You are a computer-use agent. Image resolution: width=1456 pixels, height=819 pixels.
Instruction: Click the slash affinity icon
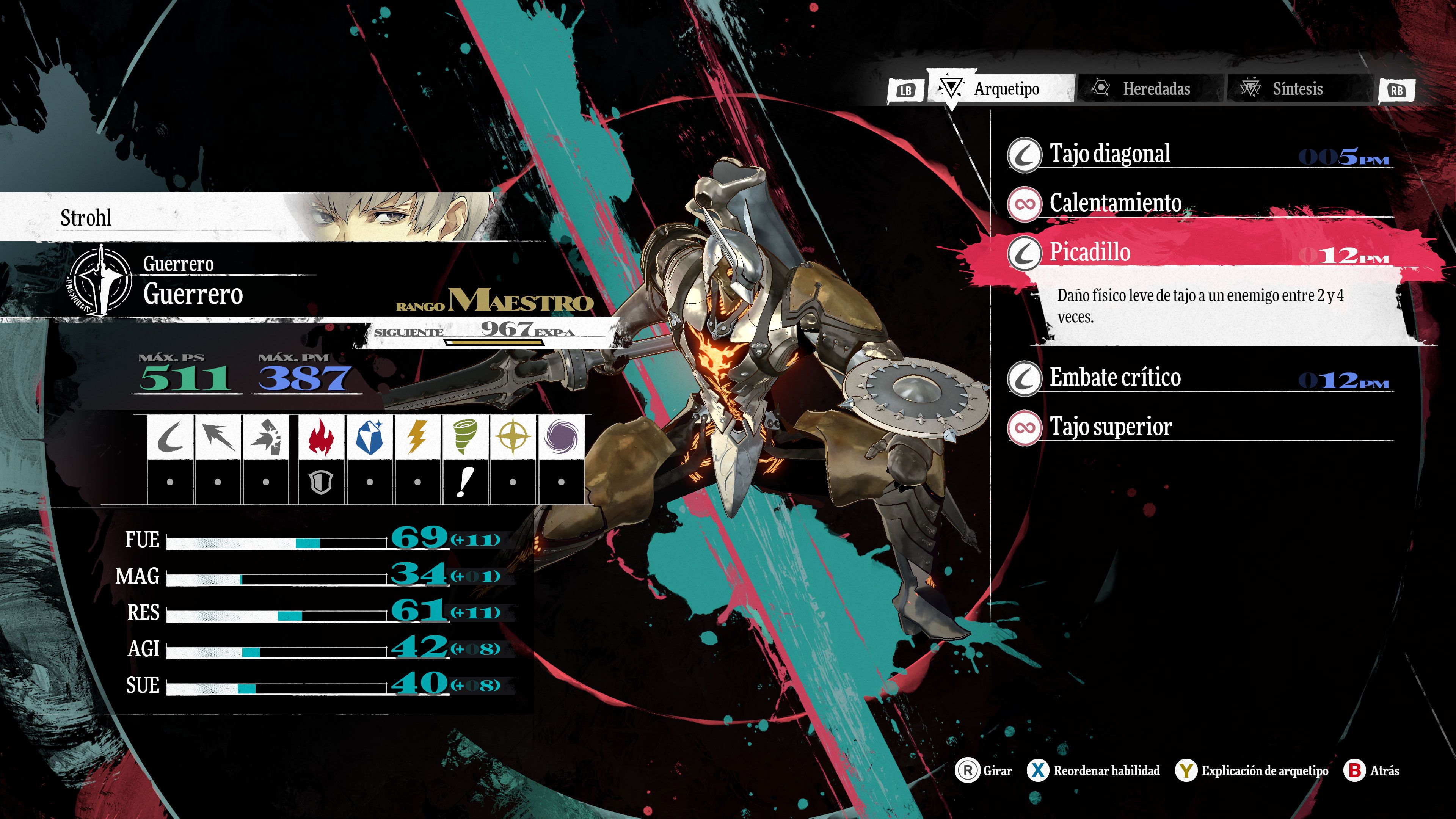pos(169,437)
